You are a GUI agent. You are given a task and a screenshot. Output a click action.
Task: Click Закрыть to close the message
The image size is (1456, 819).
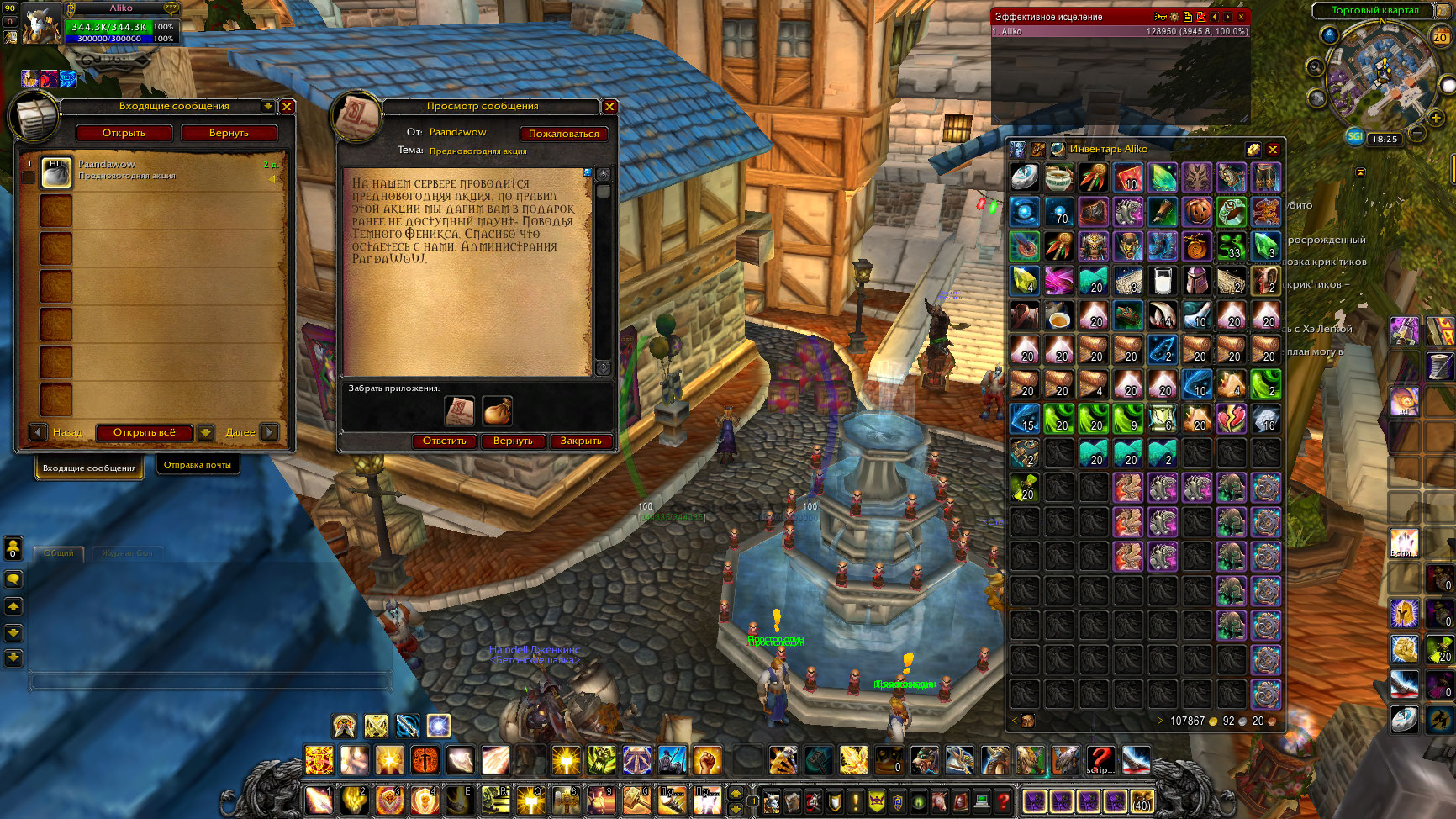[x=581, y=441]
